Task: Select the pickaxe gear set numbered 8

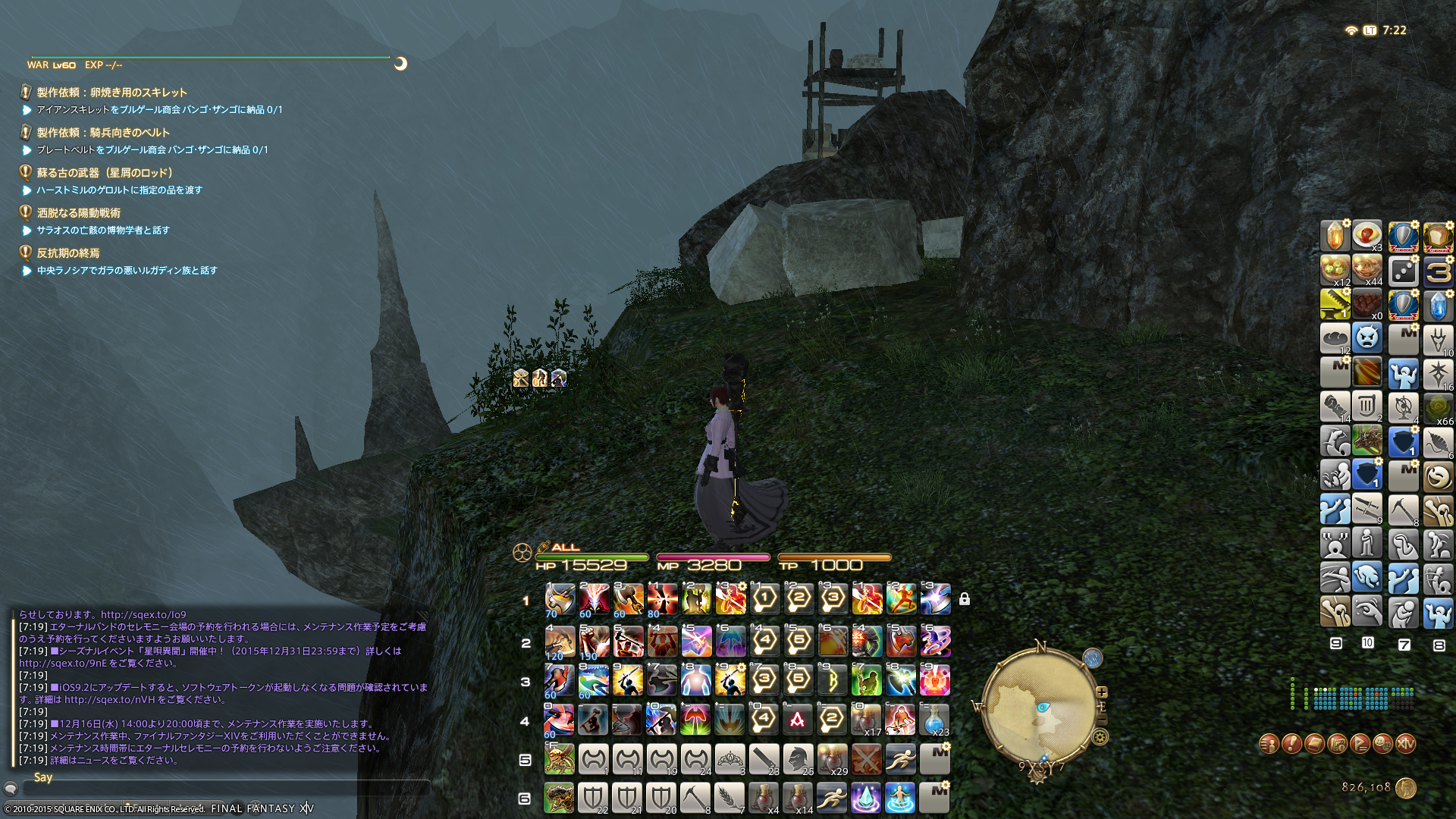Action: pyautogui.click(x=695, y=799)
